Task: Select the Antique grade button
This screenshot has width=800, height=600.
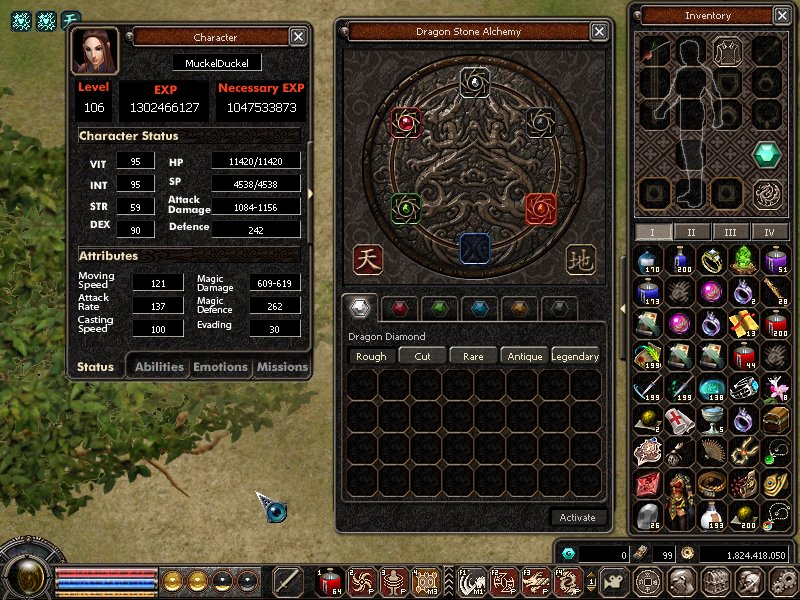Action: coord(524,356)
